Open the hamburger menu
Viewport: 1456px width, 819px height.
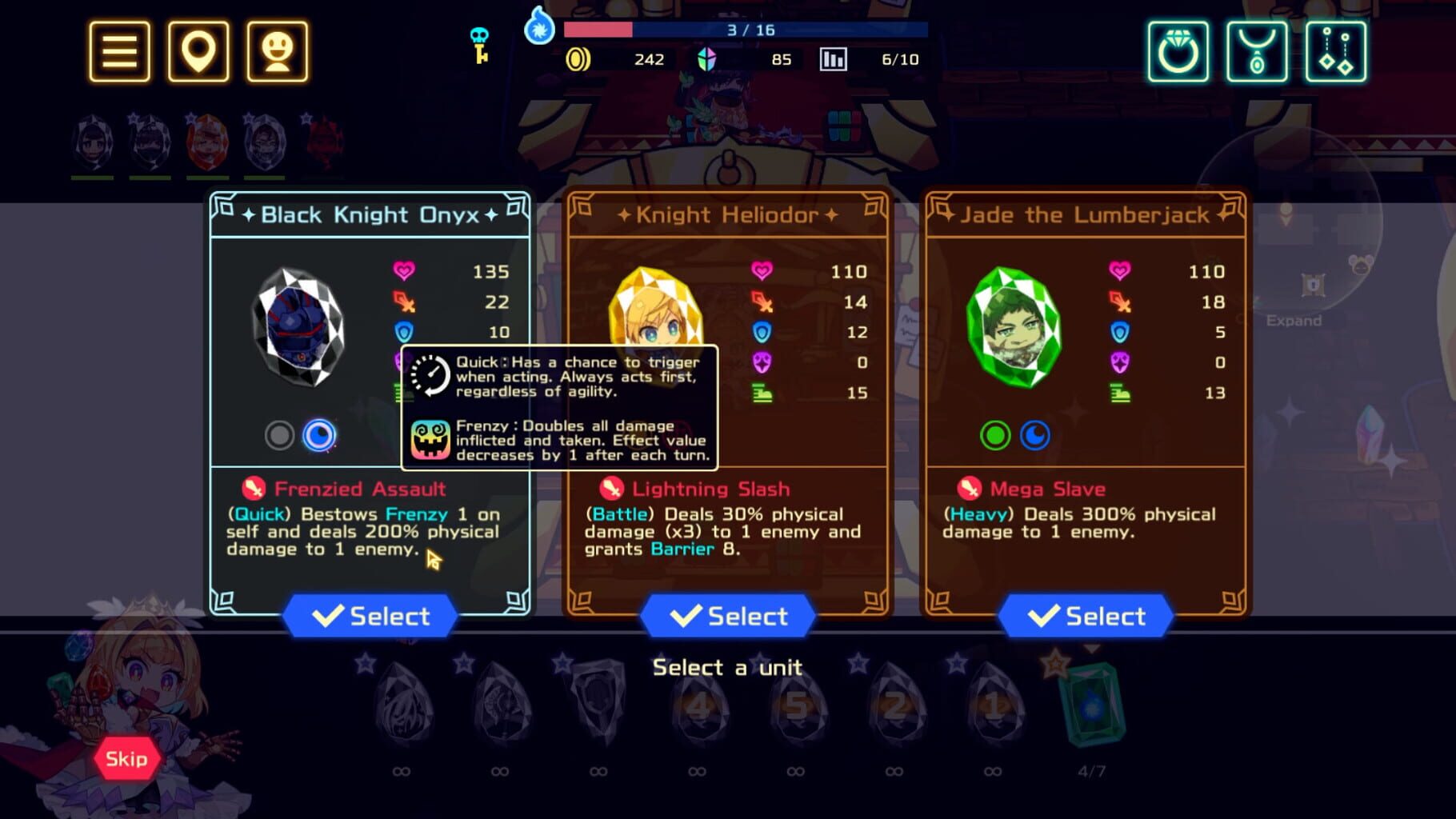pos(118,53)
